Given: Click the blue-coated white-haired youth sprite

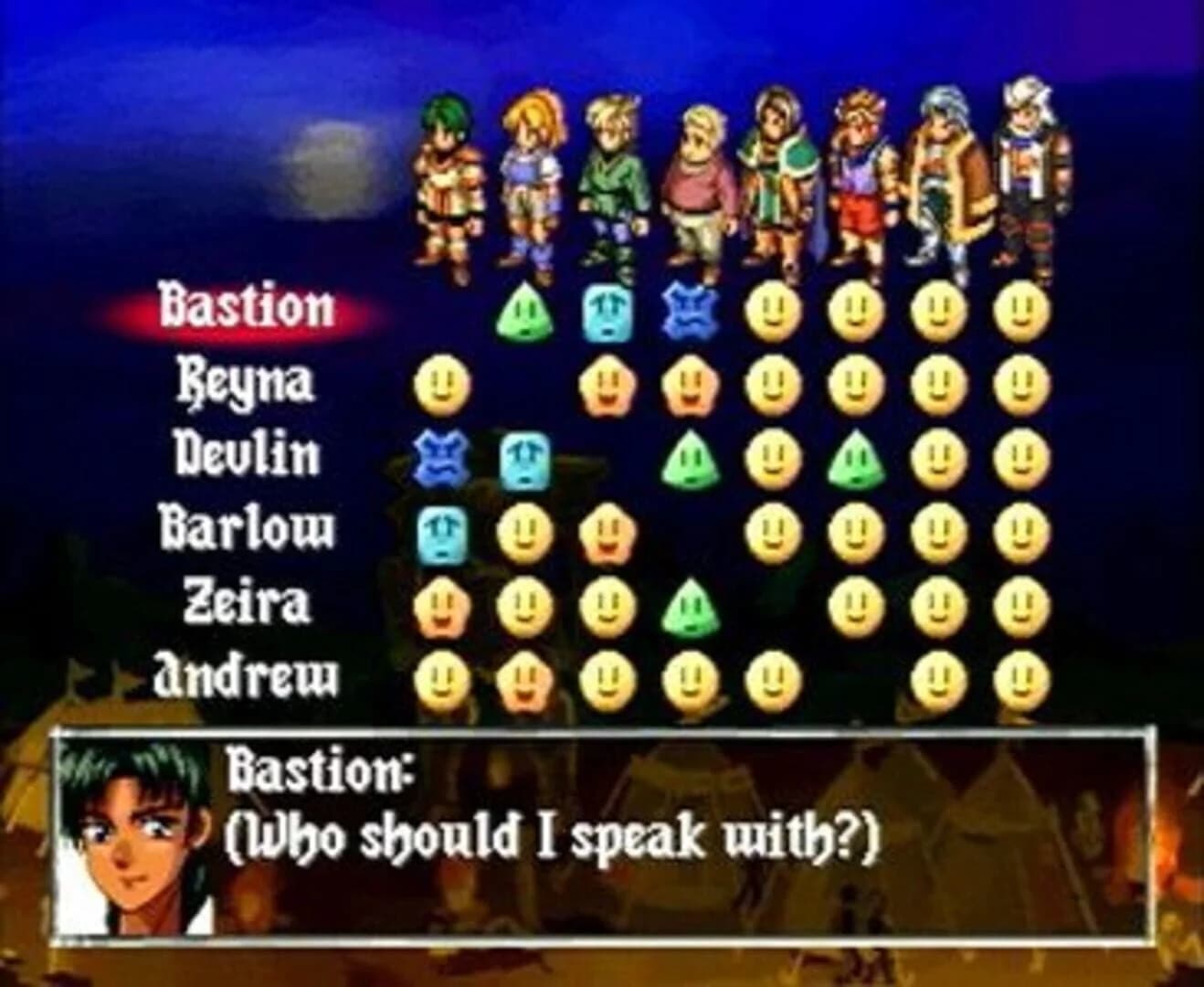Looking at the screenshot, I should (945, 178).
